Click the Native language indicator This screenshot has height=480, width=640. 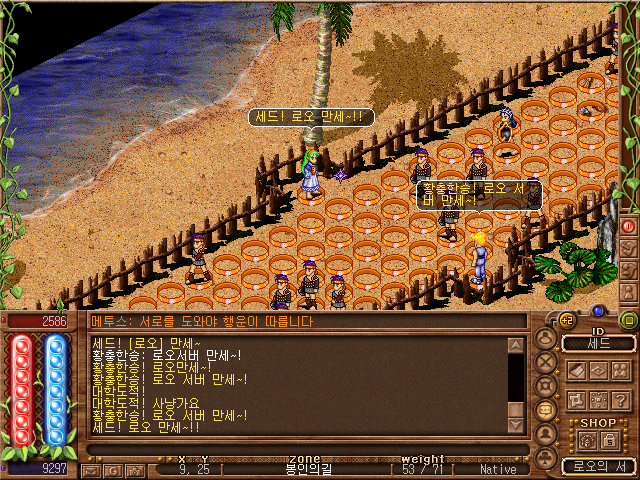tap(498, 468)
